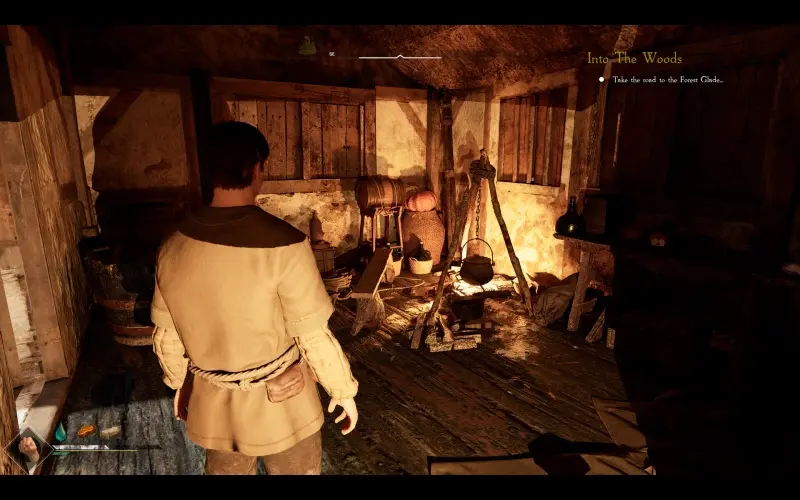This screenshot has height=500, width=800.
Task: Select the orange meat icon
Action: click(x=85, y=431)
